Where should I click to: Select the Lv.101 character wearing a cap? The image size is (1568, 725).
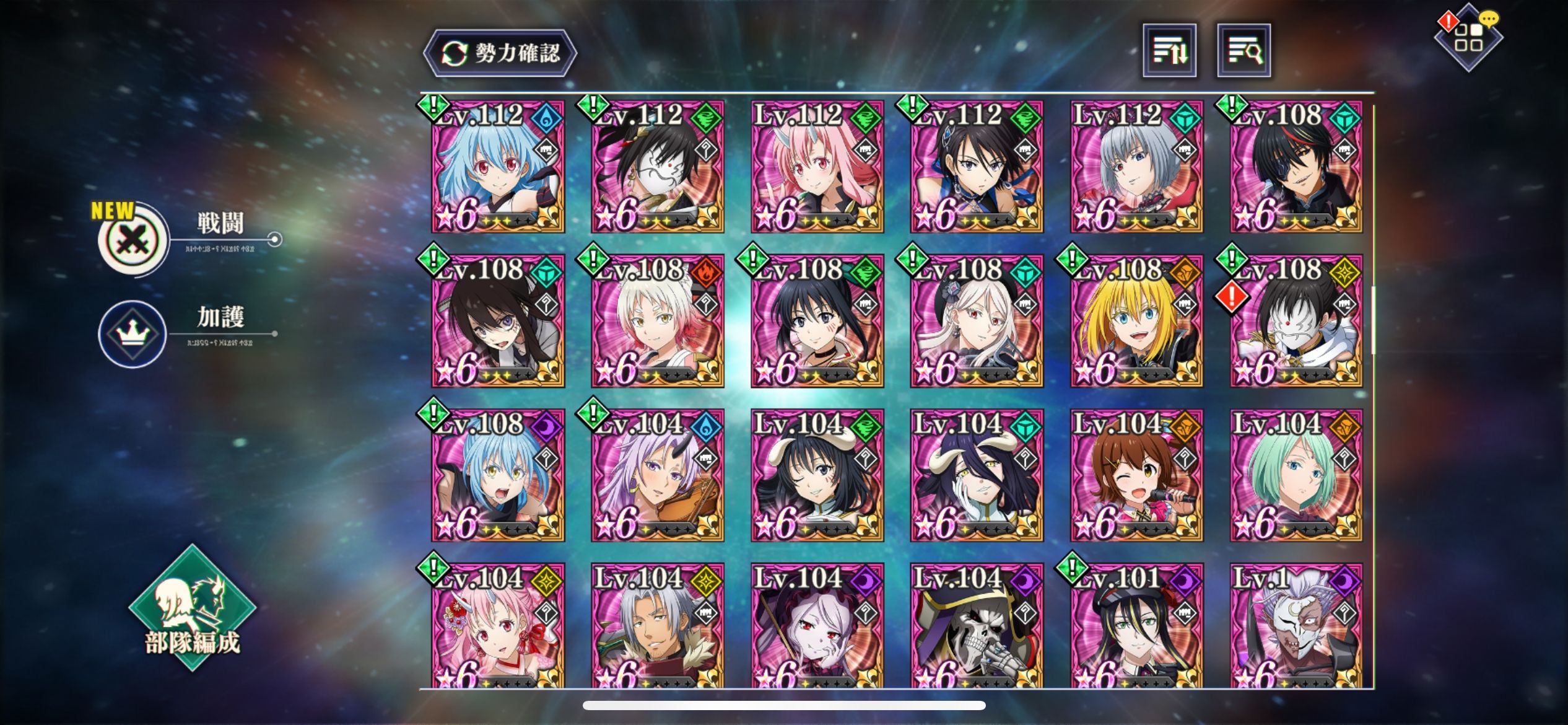click(1137, 626)
